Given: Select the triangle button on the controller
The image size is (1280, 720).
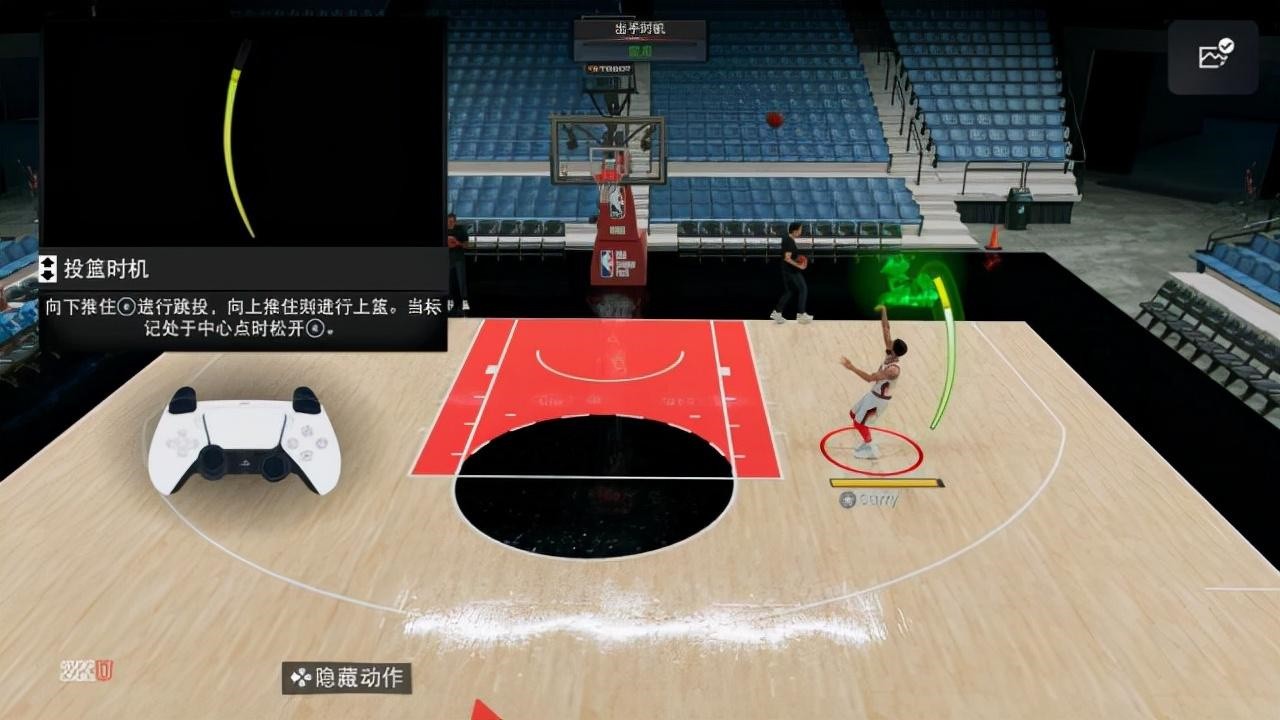Looking at the screenshot, I should 306,430.
